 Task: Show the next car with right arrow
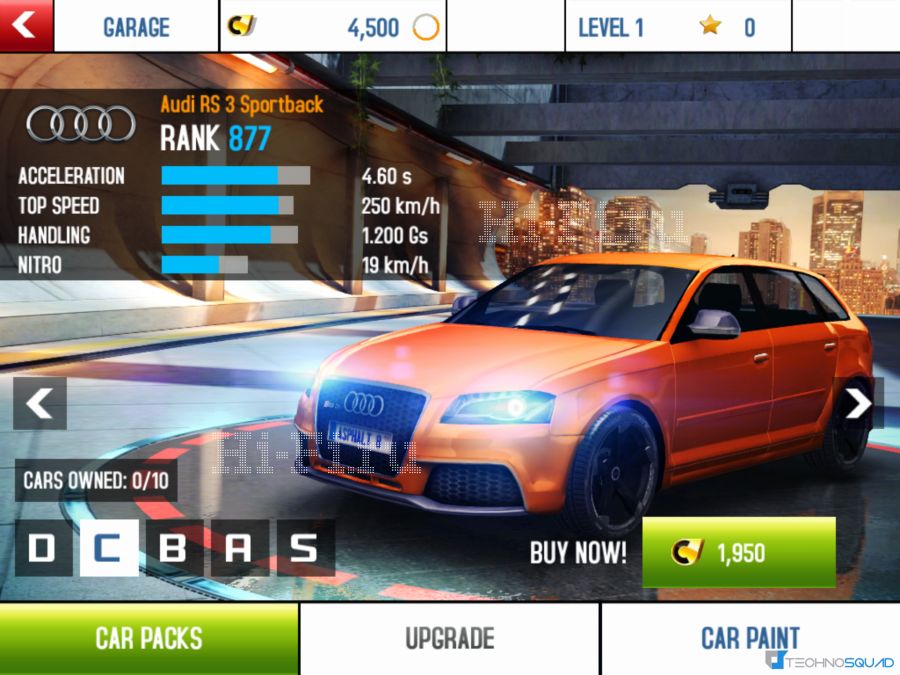pos(859,403)
